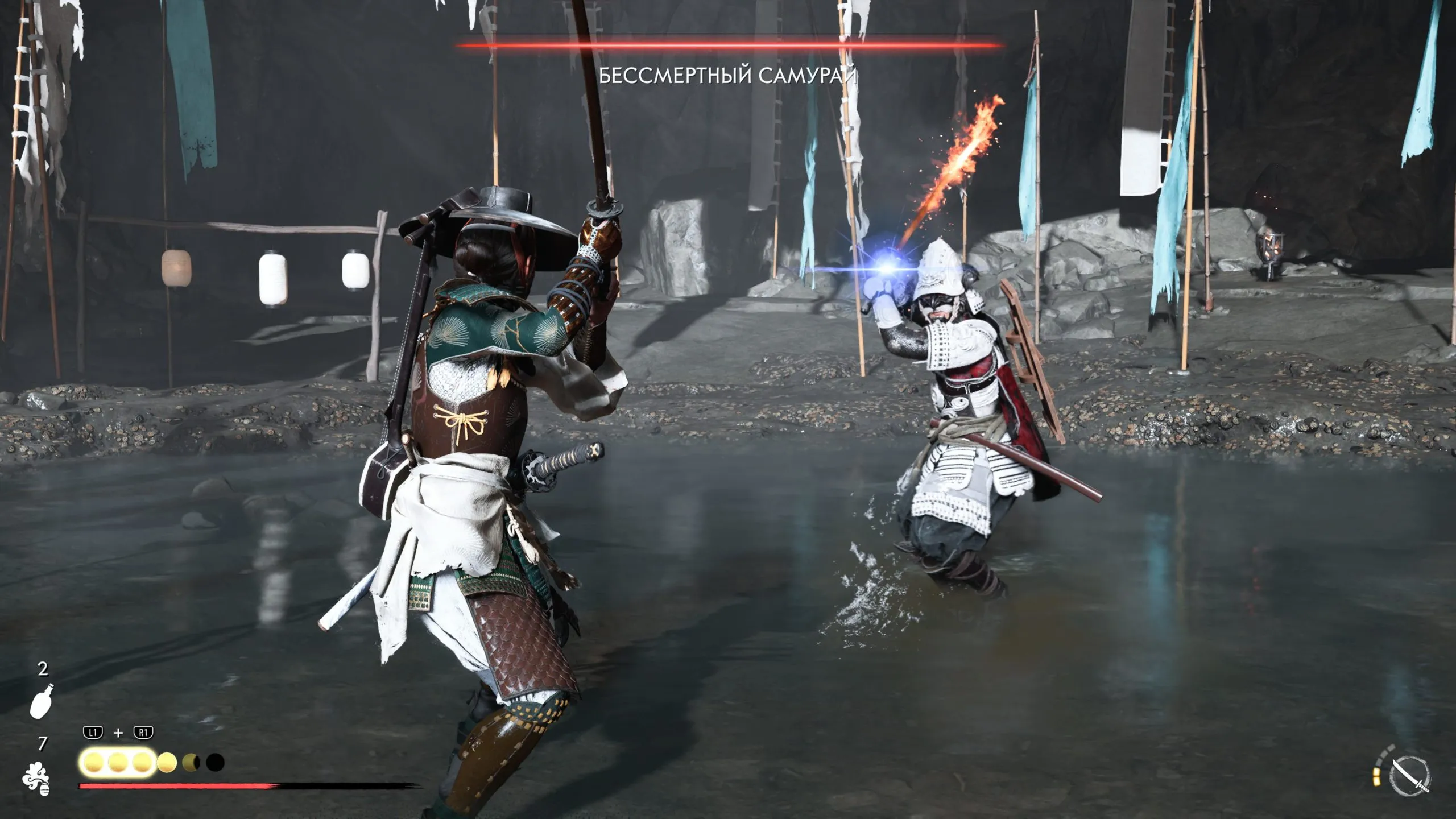Select the sake bottle item icon
1456x819 pixels.
tap(42, 701)
